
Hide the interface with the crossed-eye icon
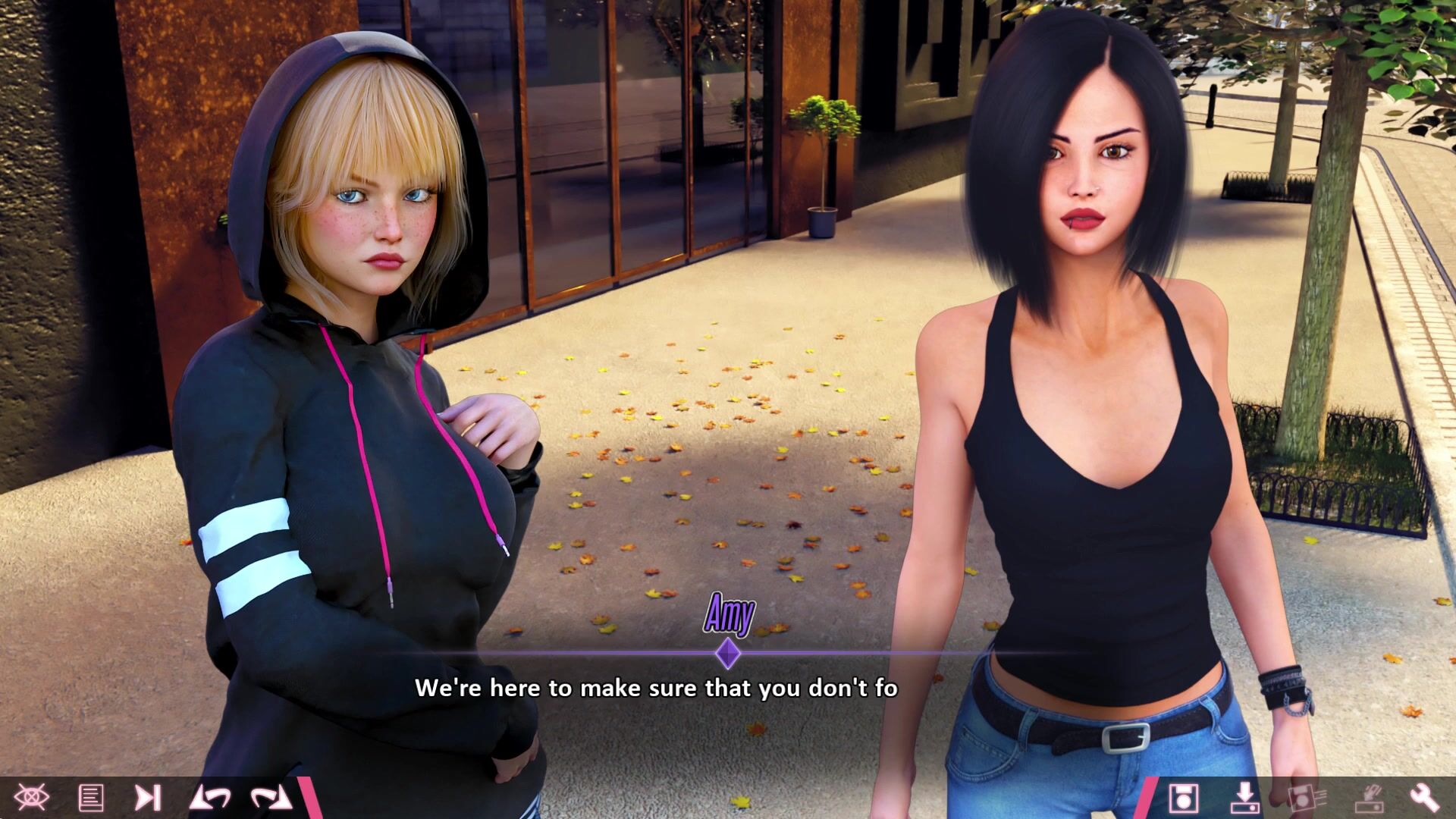[31, 798]
